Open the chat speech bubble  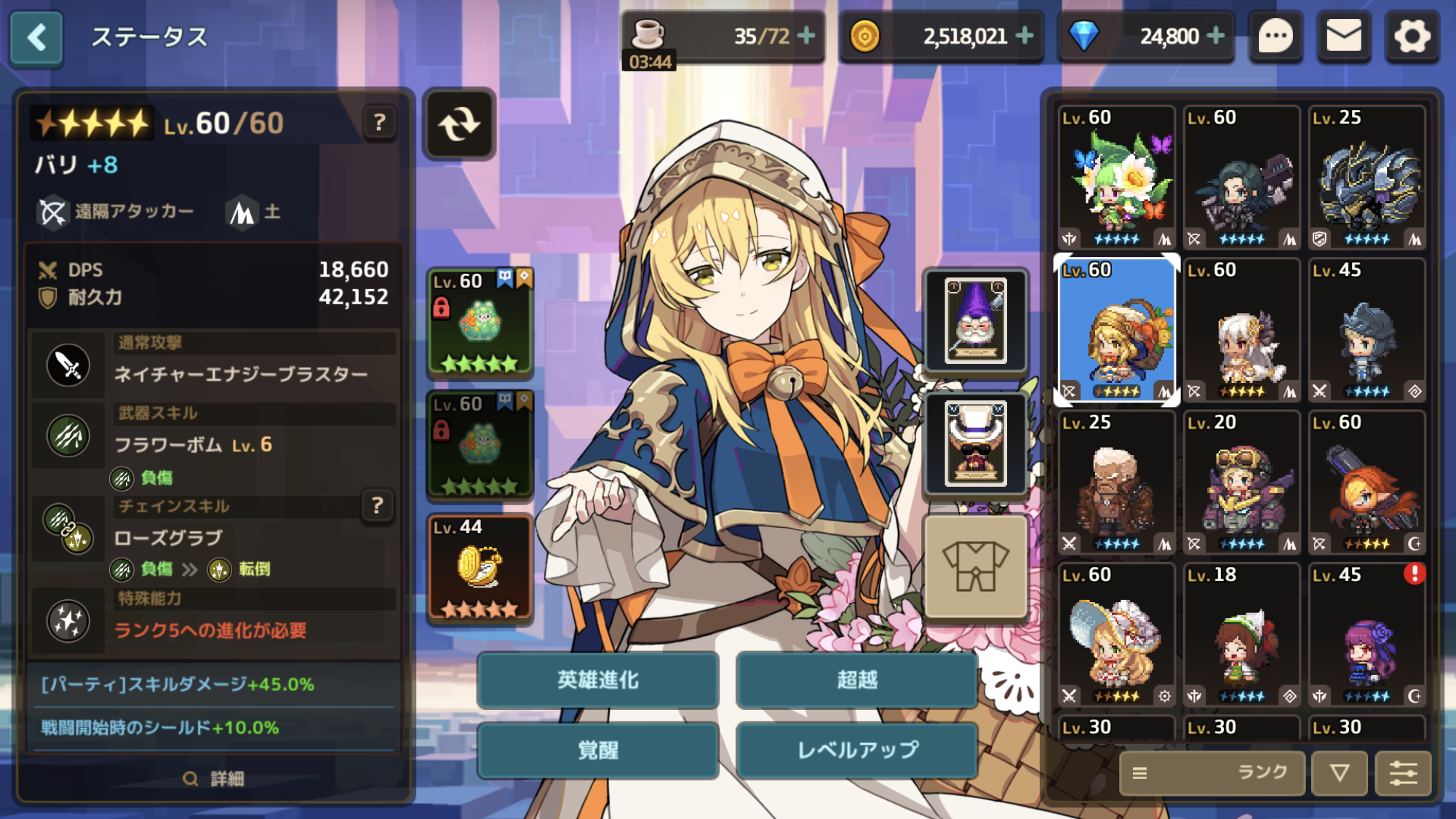pos(1276,36)
